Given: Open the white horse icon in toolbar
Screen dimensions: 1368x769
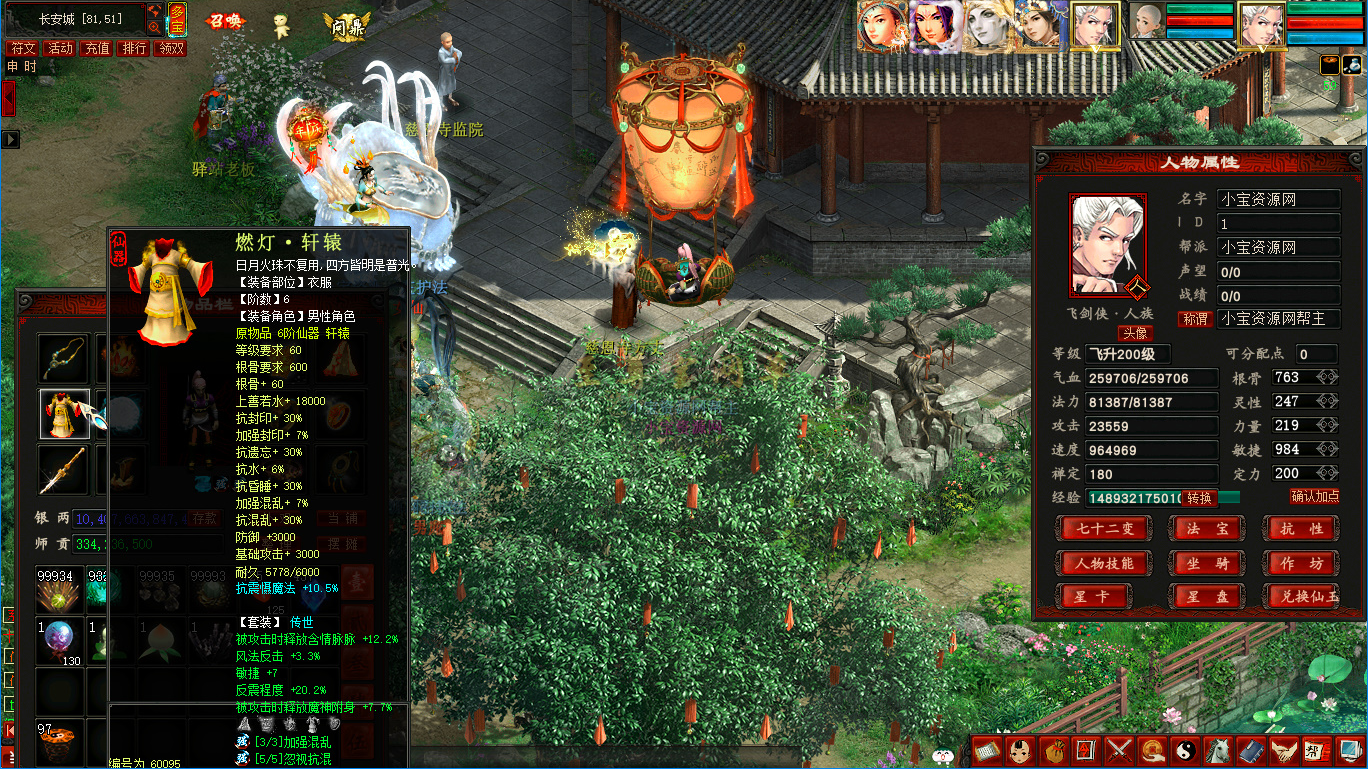Looking at the screenshot, I should tap(1217, 749).
